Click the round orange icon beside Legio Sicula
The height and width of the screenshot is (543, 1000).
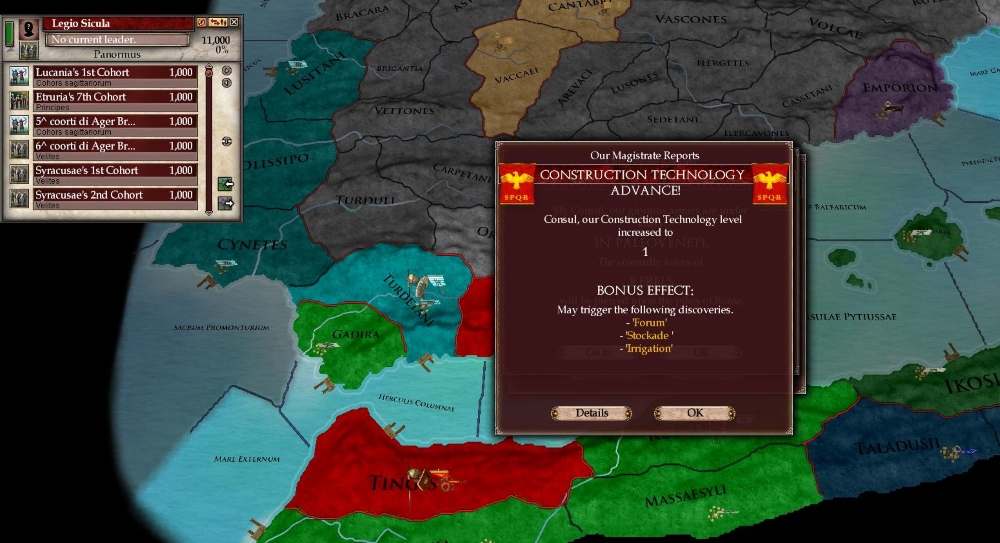click(201, 22)
